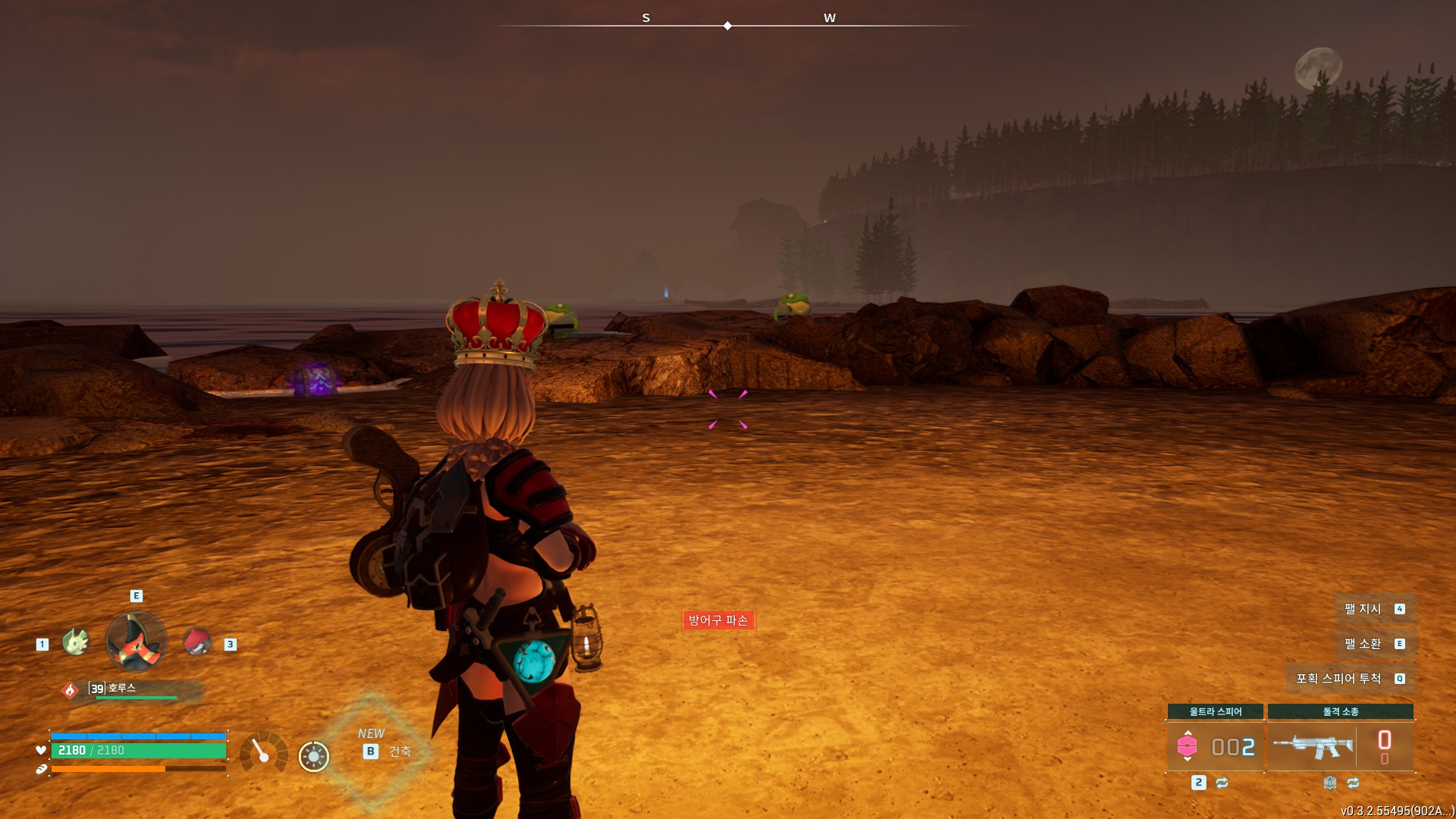Click the 방어구 파손 armor warning tag
This screenshot has width=1456, height=819.
[718, 620]
